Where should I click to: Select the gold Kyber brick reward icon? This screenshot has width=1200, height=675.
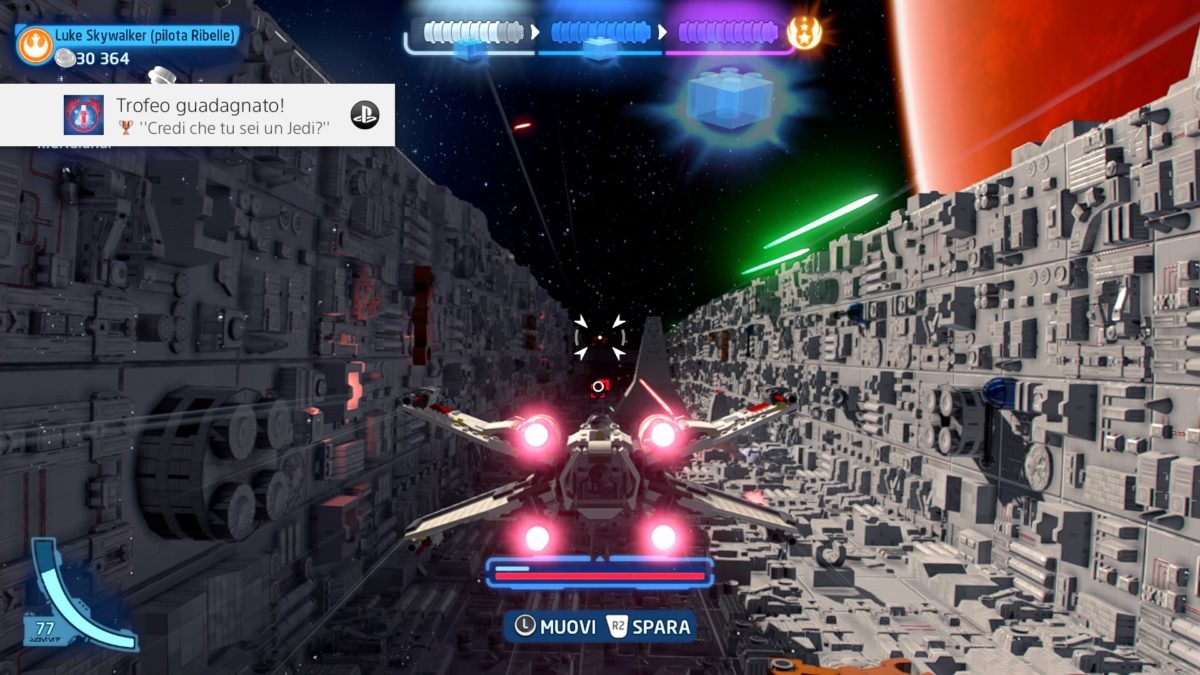[x=804, y=33]
